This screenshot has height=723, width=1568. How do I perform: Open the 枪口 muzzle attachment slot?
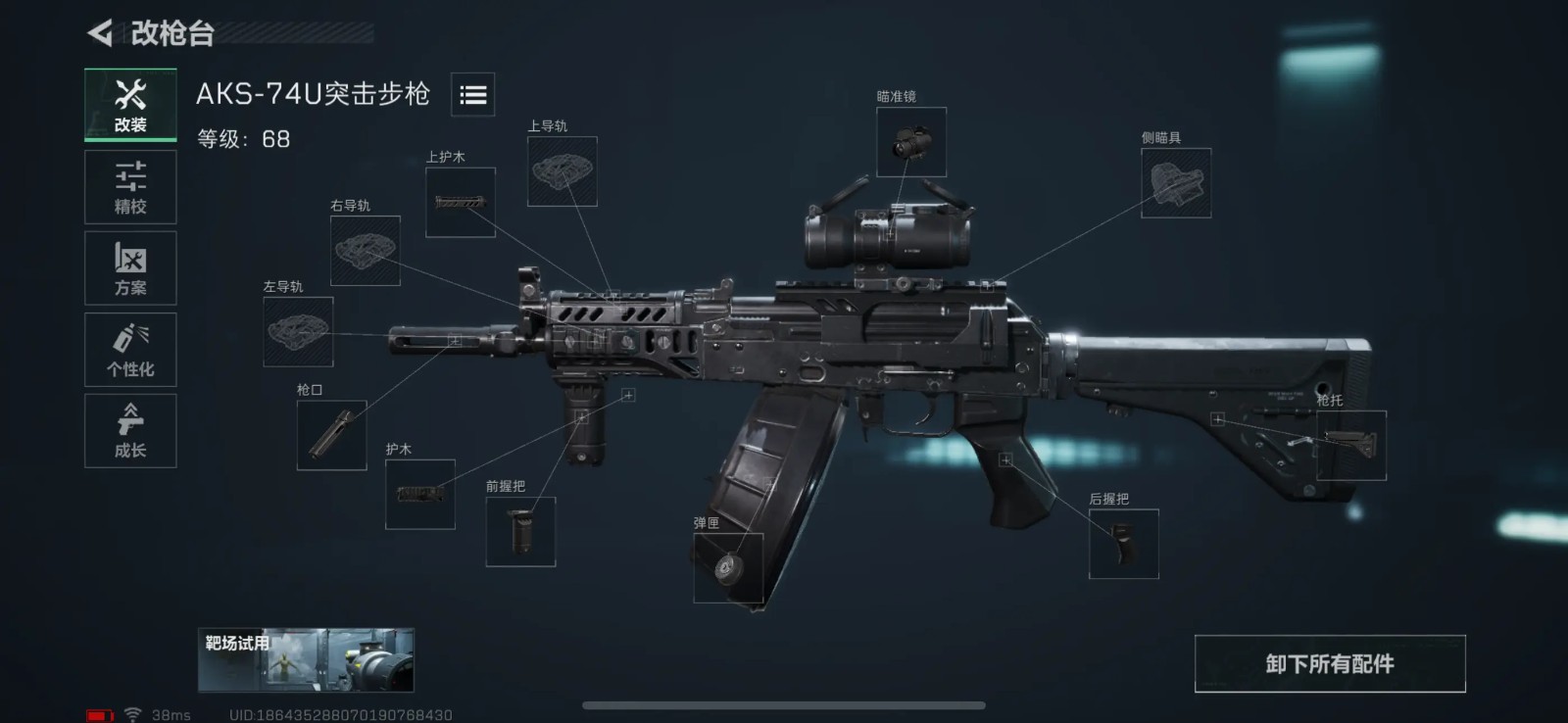pos(331,435)
